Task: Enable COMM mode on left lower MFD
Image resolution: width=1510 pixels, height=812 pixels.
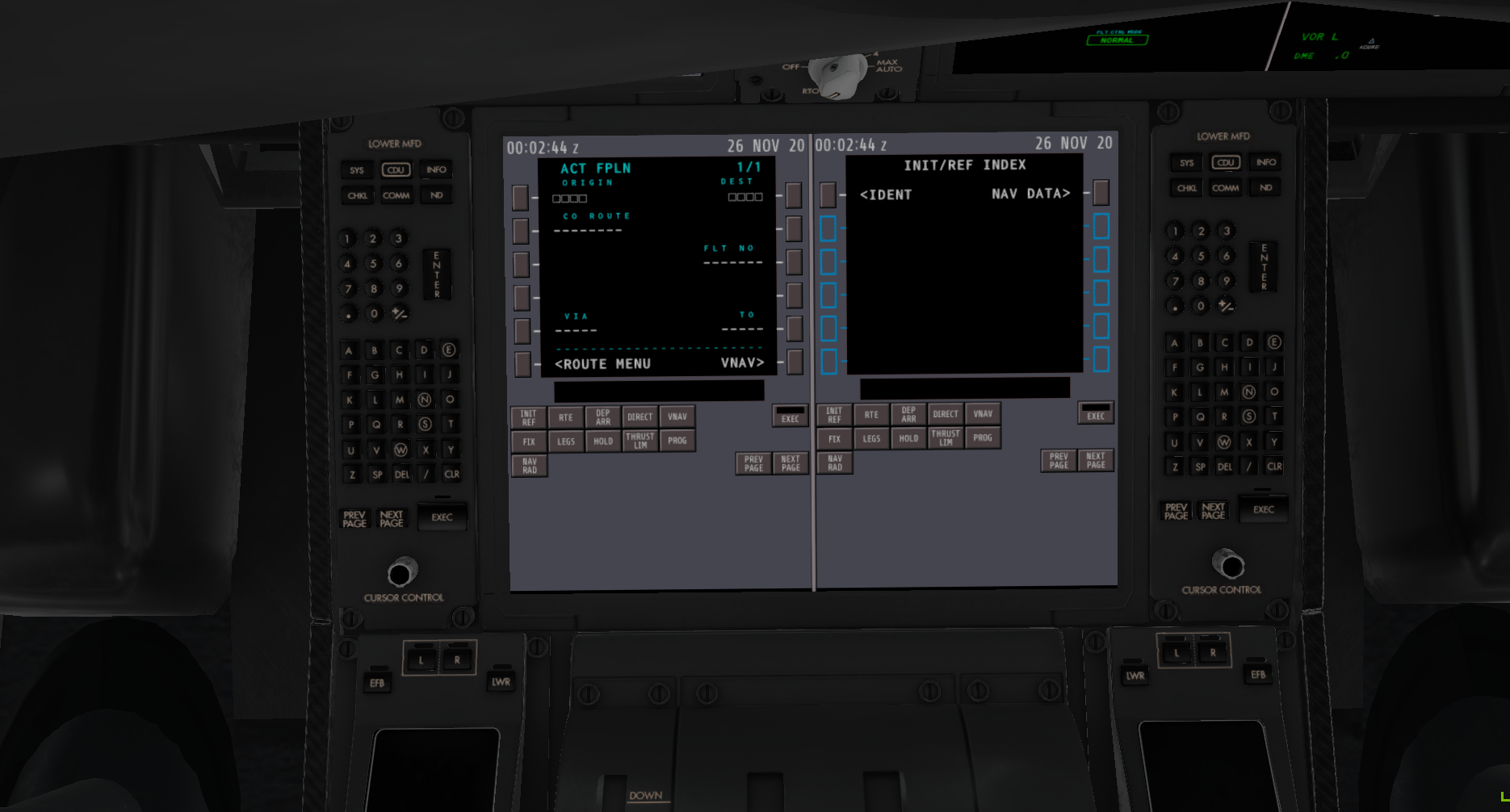Action: [x=396, y=195]
